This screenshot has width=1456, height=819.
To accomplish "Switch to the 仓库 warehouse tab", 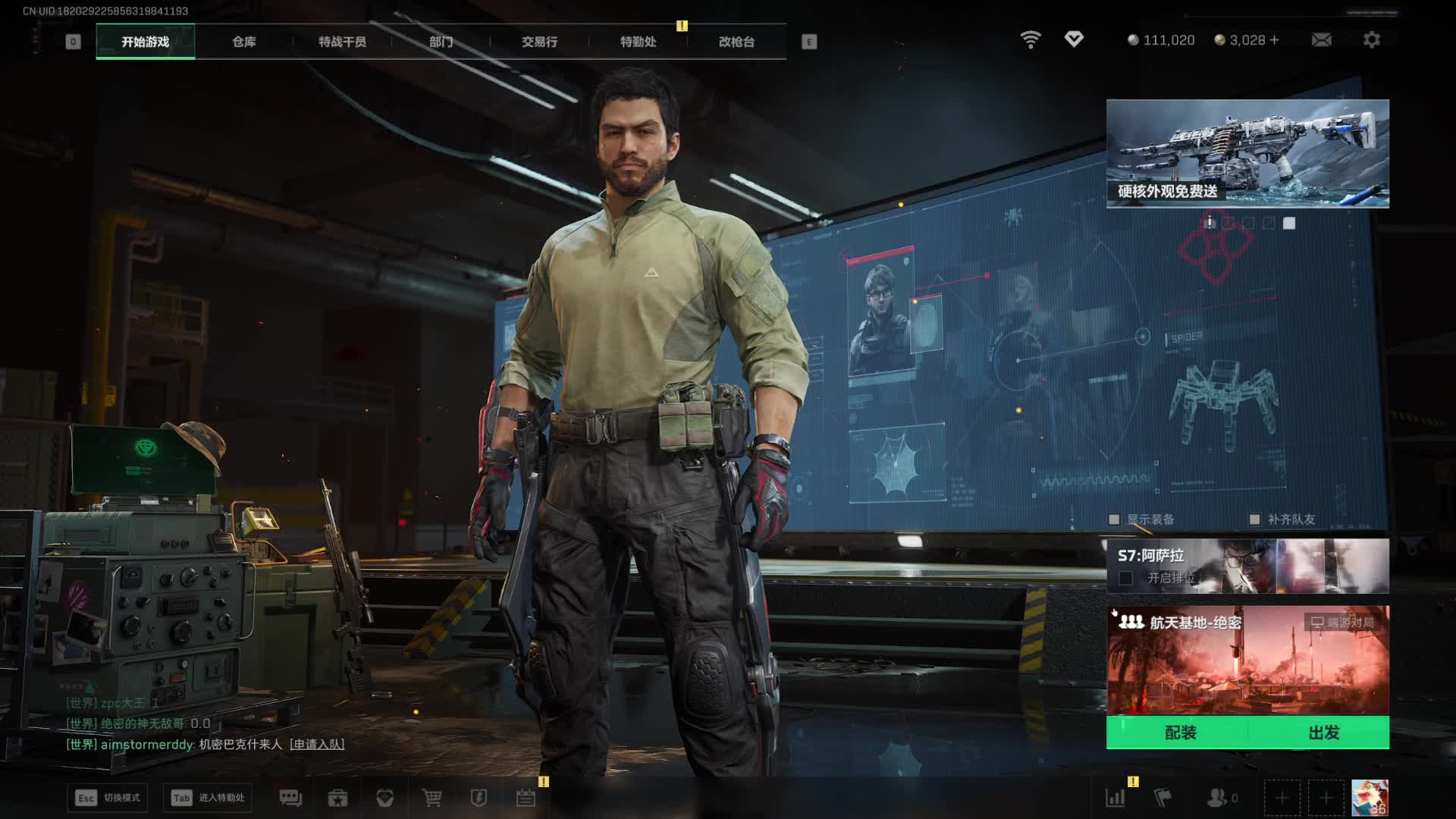I will (244, 42).
